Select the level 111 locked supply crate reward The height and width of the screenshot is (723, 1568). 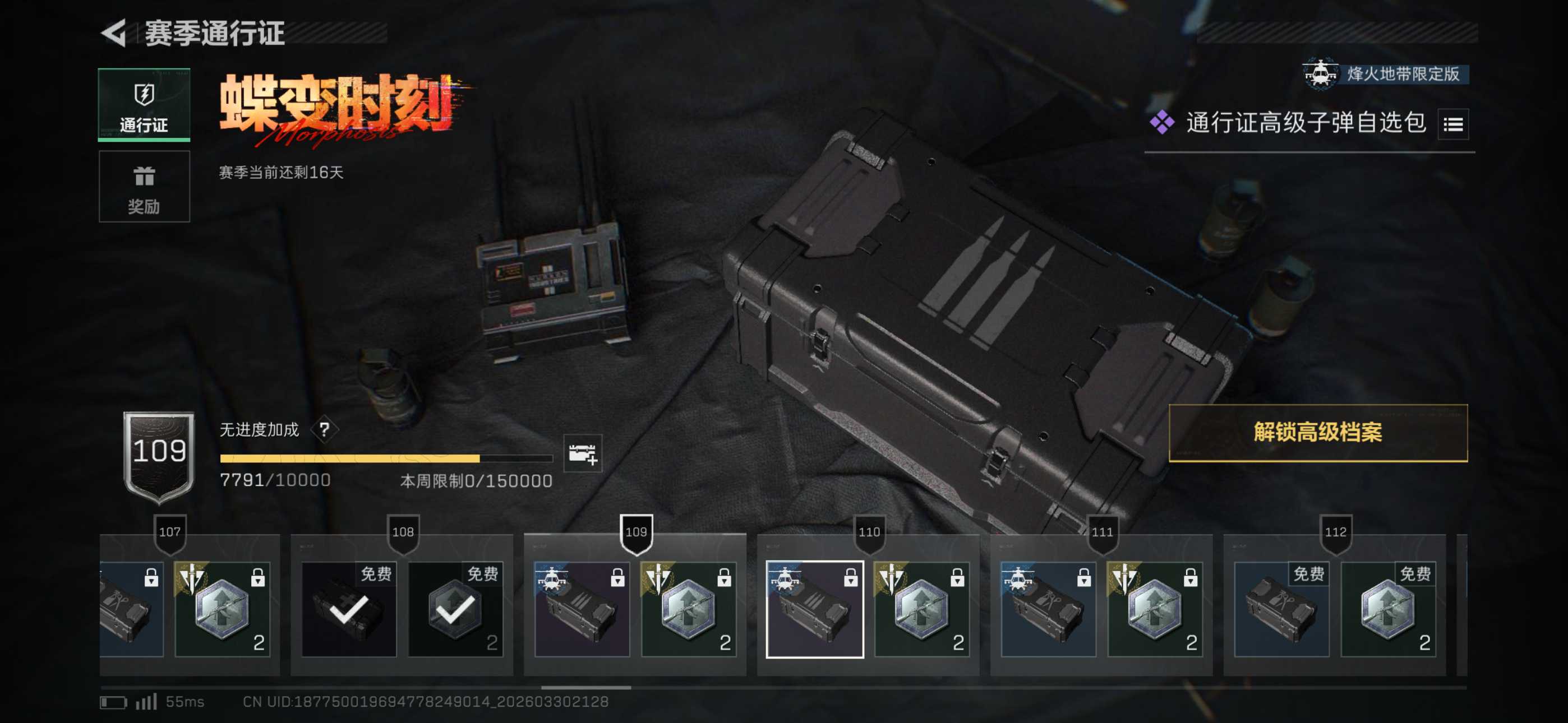(x=1048, y=609)
